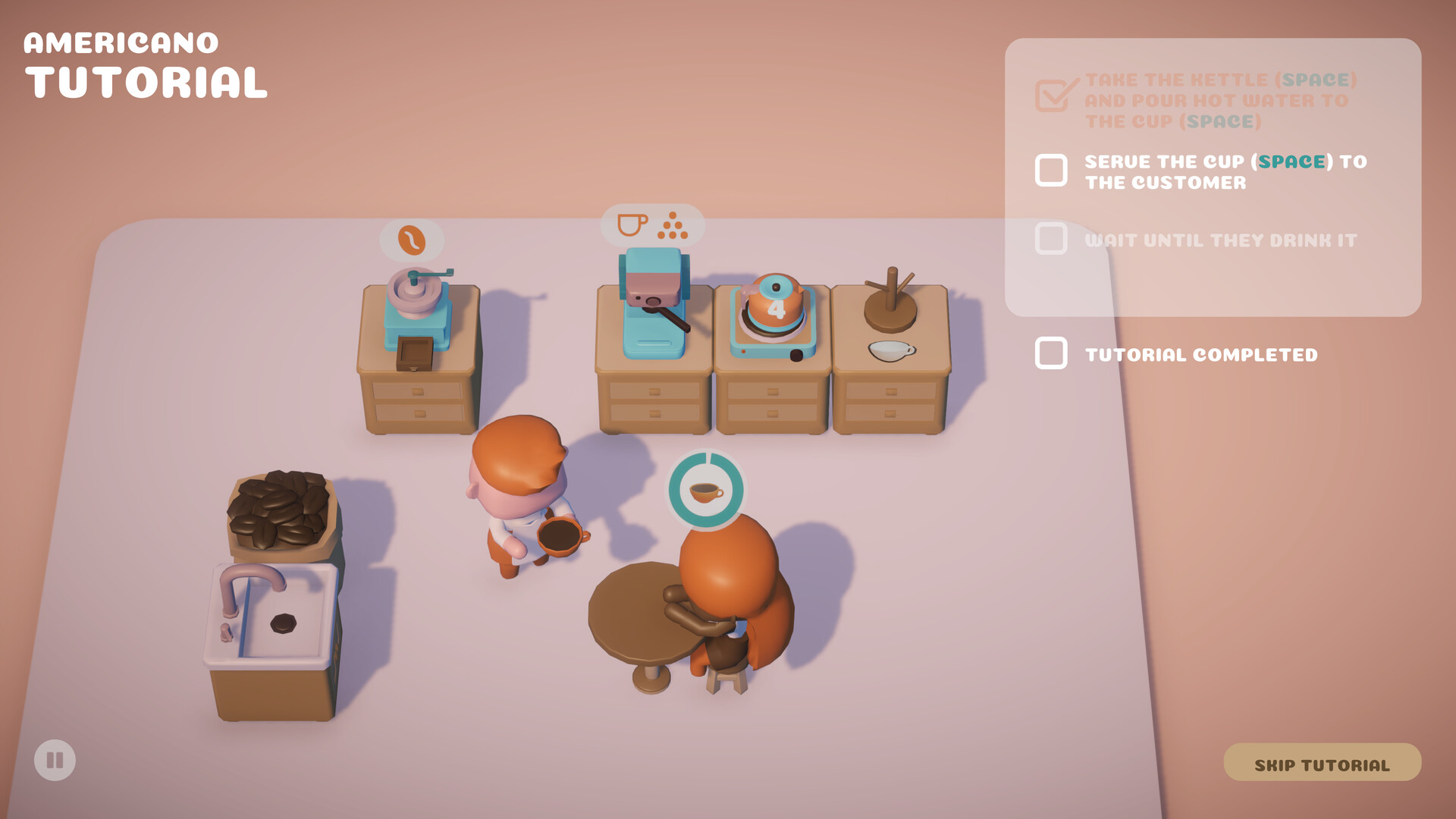Screen dimensions: 1456x819
Task: Mark the 'Tutorial Completed' checkbox
Action: point(1051,353)
